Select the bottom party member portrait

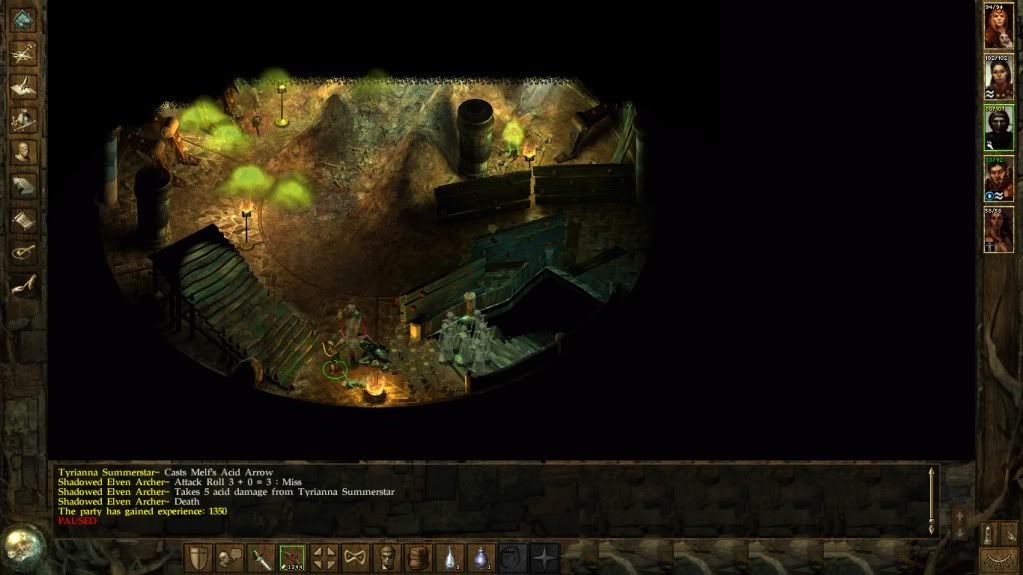tap(998, 229)
